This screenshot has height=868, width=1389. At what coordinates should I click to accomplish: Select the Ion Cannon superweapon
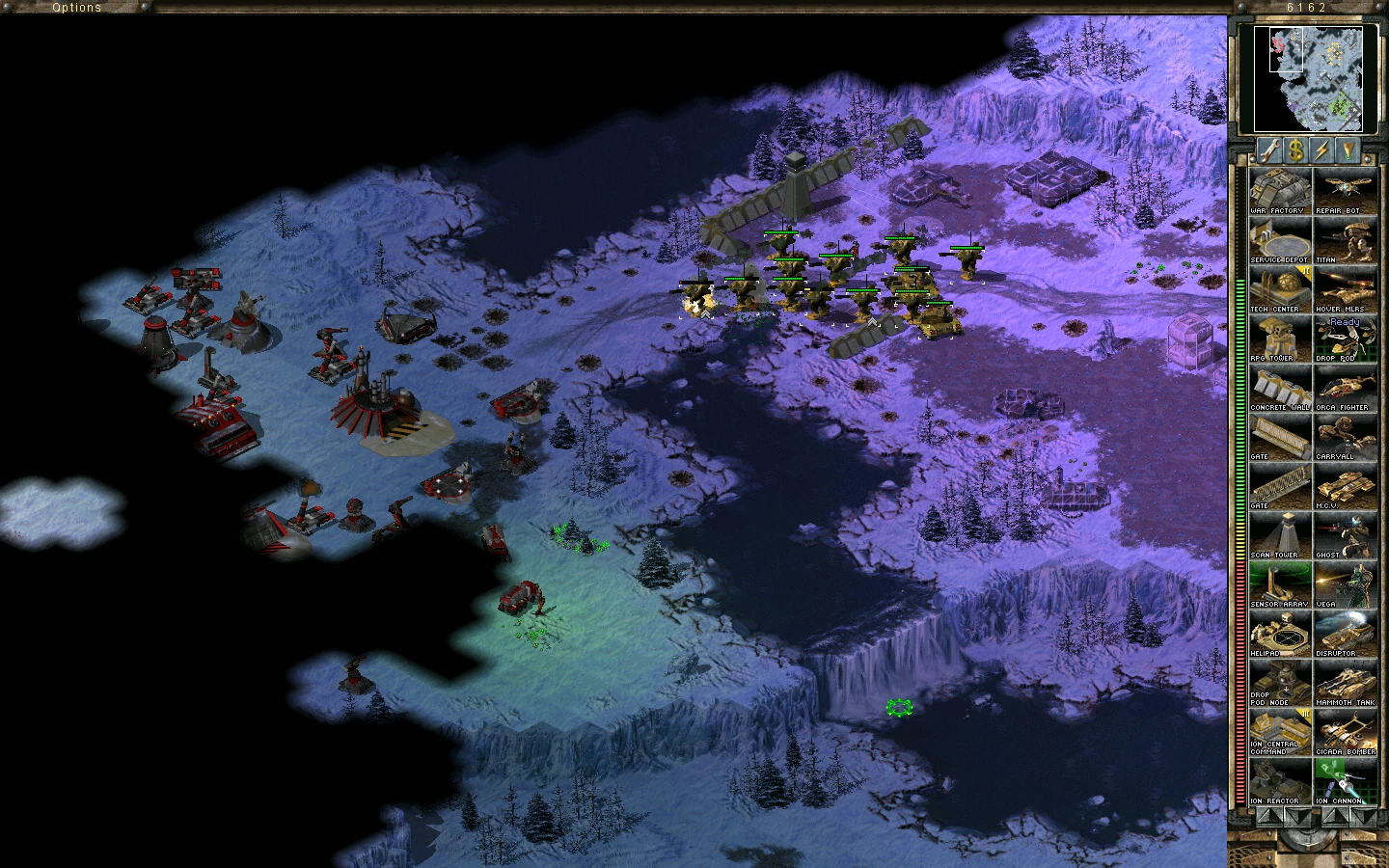[1345, 781]
